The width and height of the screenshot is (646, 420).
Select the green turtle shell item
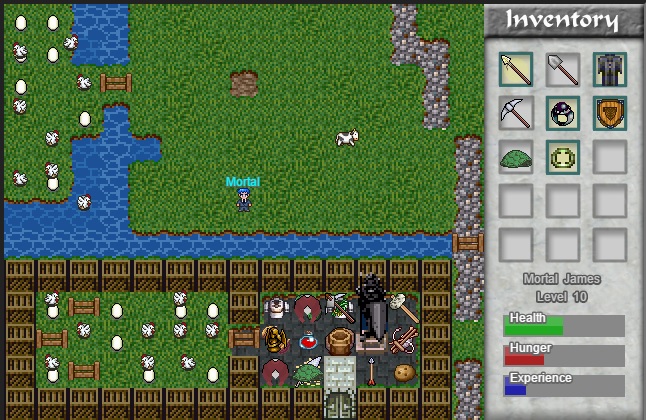tap(516, 157)
